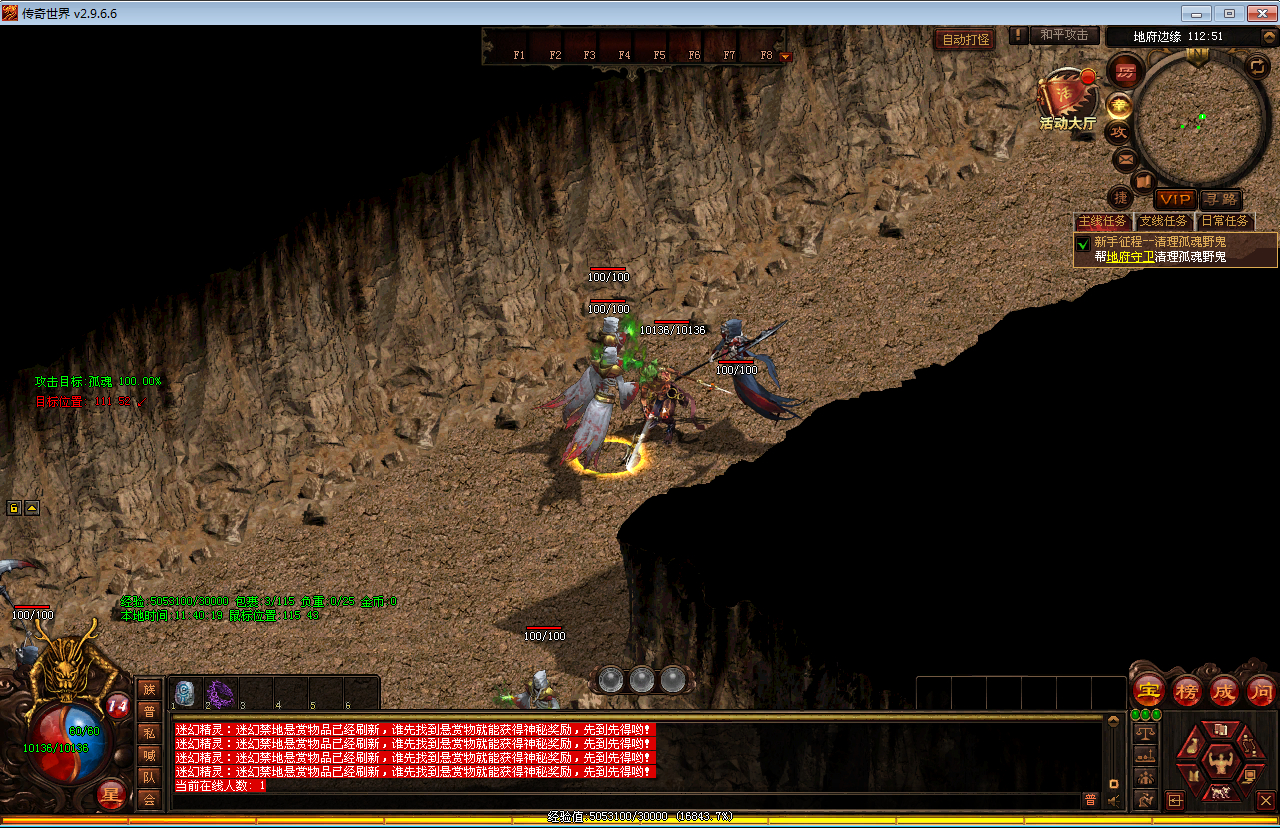The image size is (1280, 828).
Task: Open the mail envelope icon
Action: click(1125, 158)
